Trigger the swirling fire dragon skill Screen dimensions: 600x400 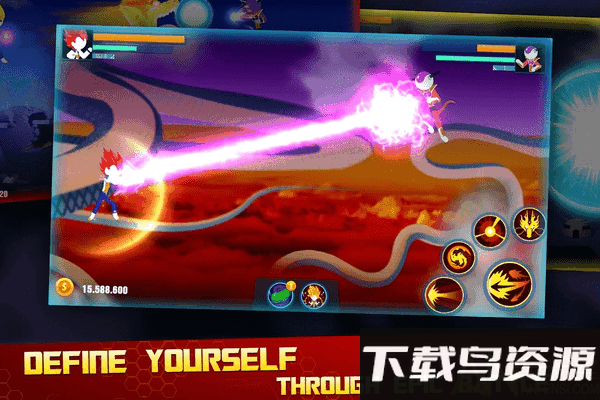(458, 257)
